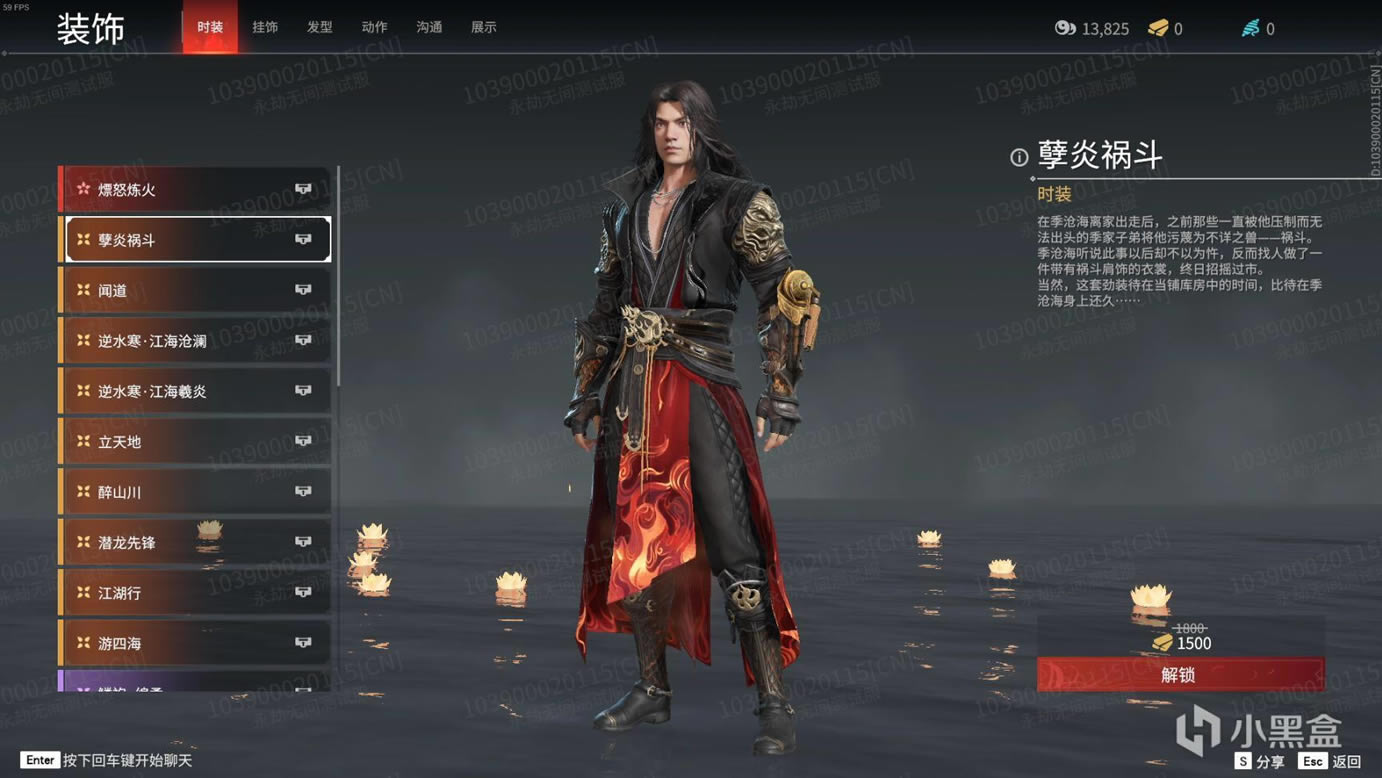Switch to the 动作 tab
This screenshot has width=1382, height=778.
[374, 27]
